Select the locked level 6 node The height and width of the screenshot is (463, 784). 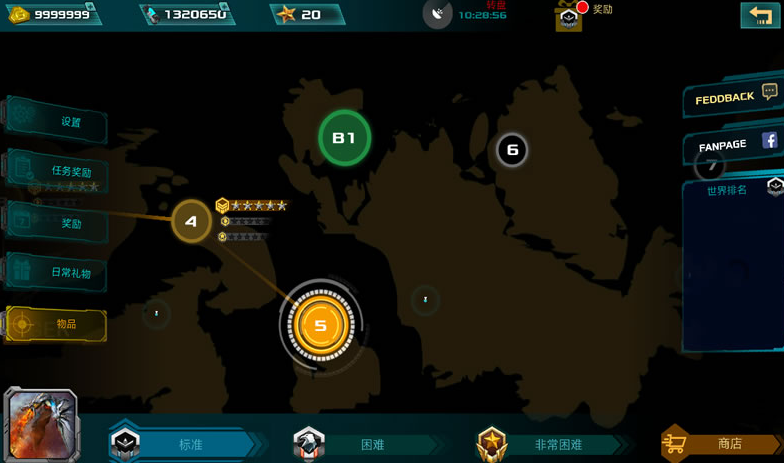[x=512, y=150]
